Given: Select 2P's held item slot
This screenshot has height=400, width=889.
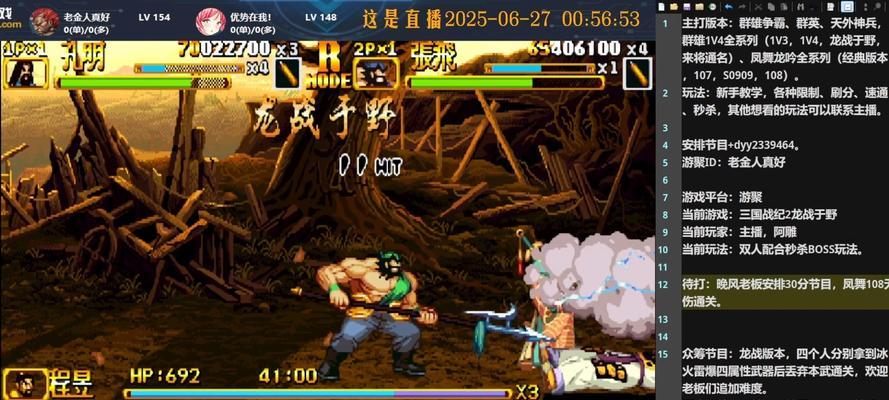Looking at the screenshot, I should pos(637,72).
